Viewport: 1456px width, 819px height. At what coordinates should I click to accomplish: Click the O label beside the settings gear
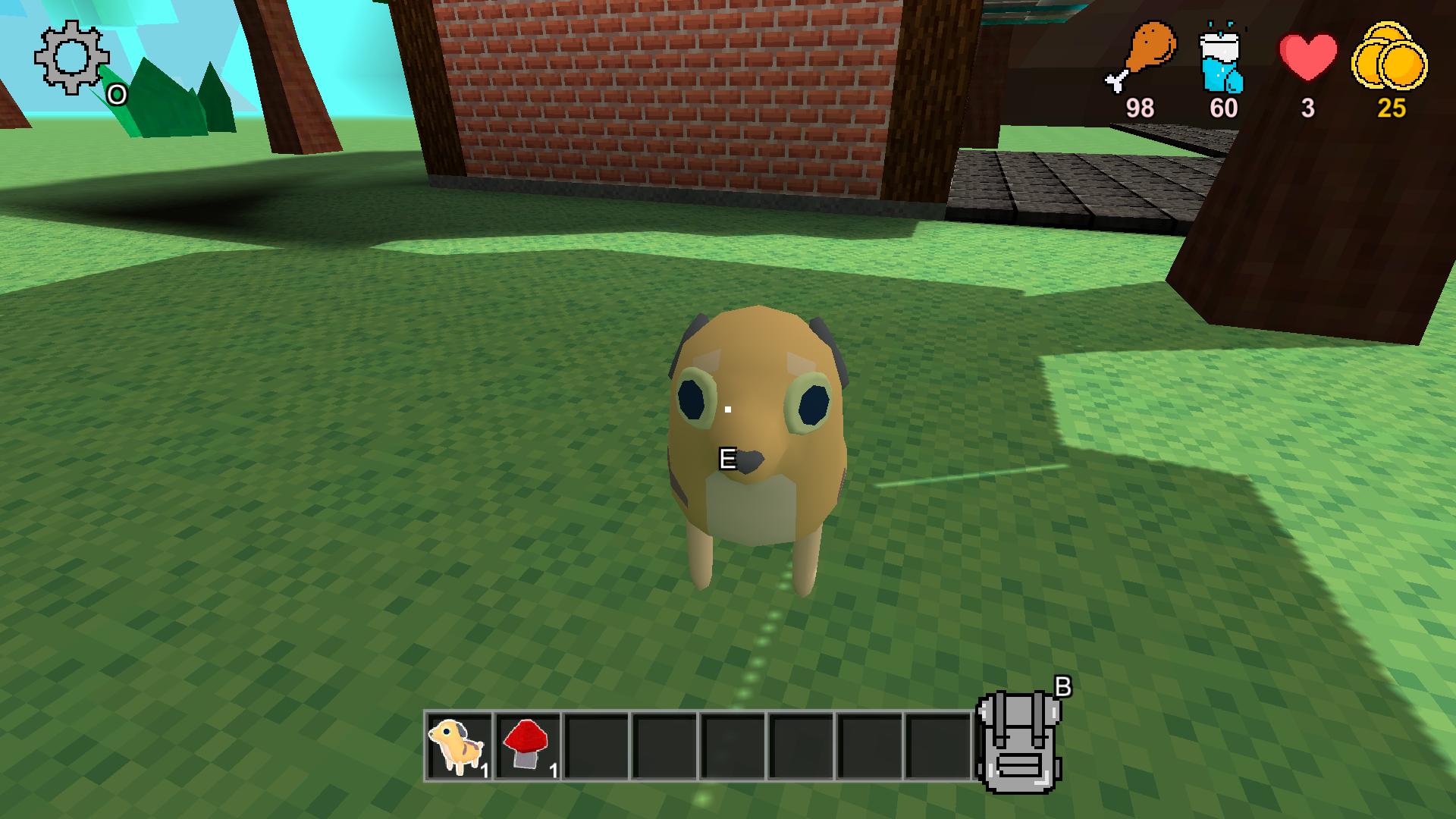pyautogui.click(x=115, y=94)
